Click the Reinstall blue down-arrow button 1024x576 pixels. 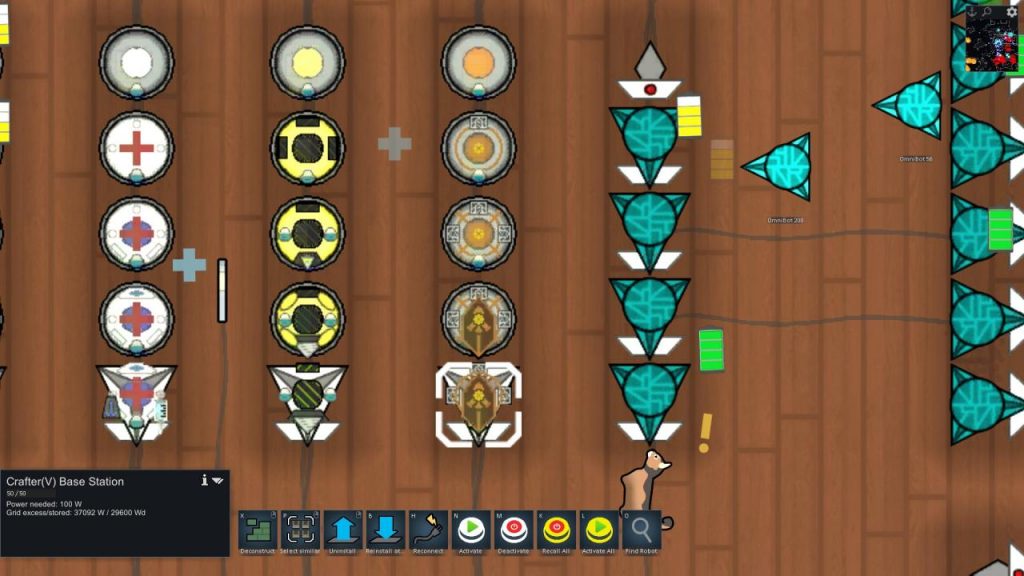click(386, 531)
